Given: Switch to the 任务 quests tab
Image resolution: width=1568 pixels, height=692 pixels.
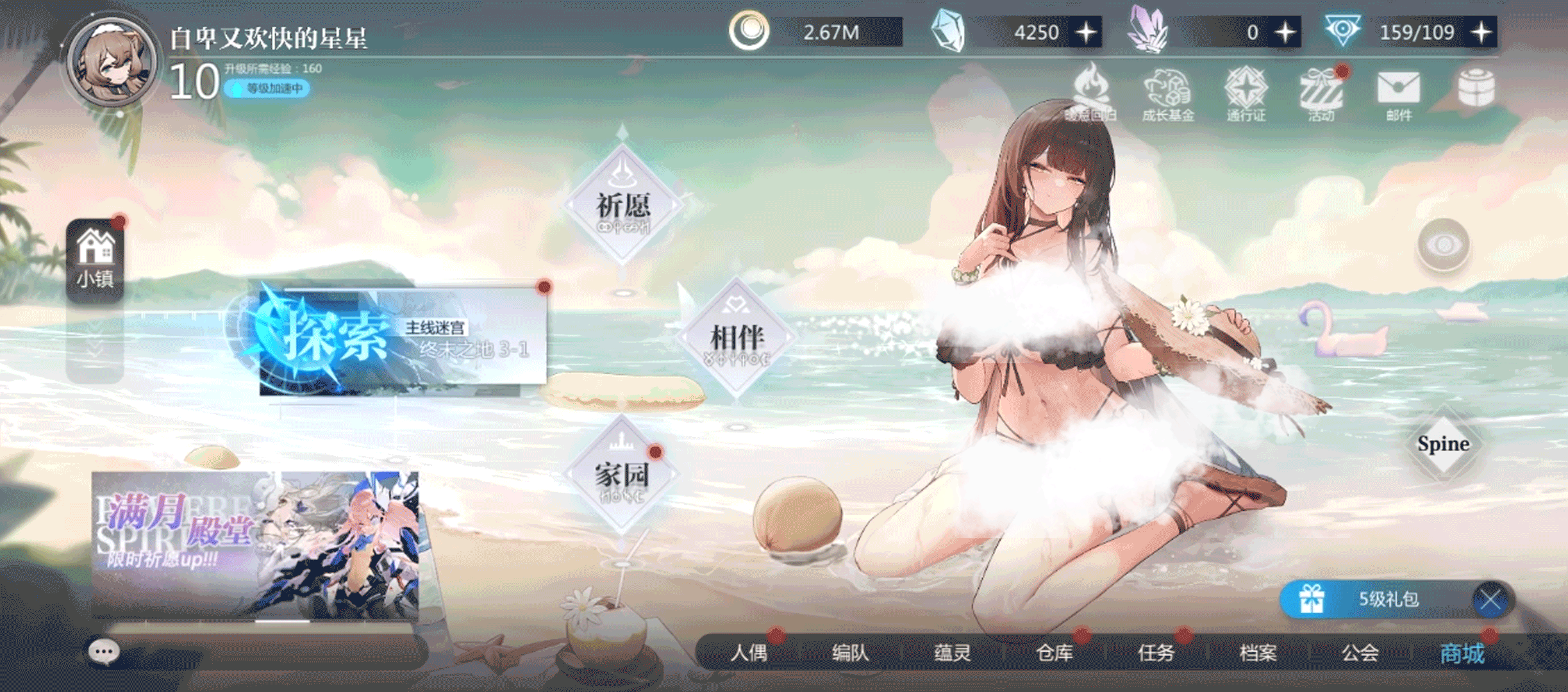Looking at the screenshot, I should [1157, 652].
